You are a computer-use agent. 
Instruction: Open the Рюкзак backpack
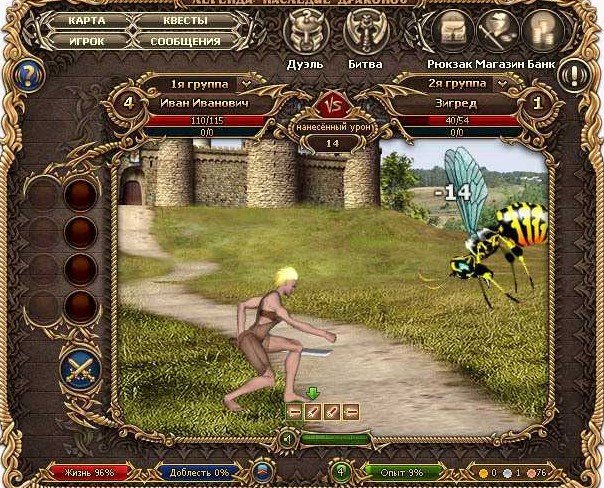coord(446,28)
